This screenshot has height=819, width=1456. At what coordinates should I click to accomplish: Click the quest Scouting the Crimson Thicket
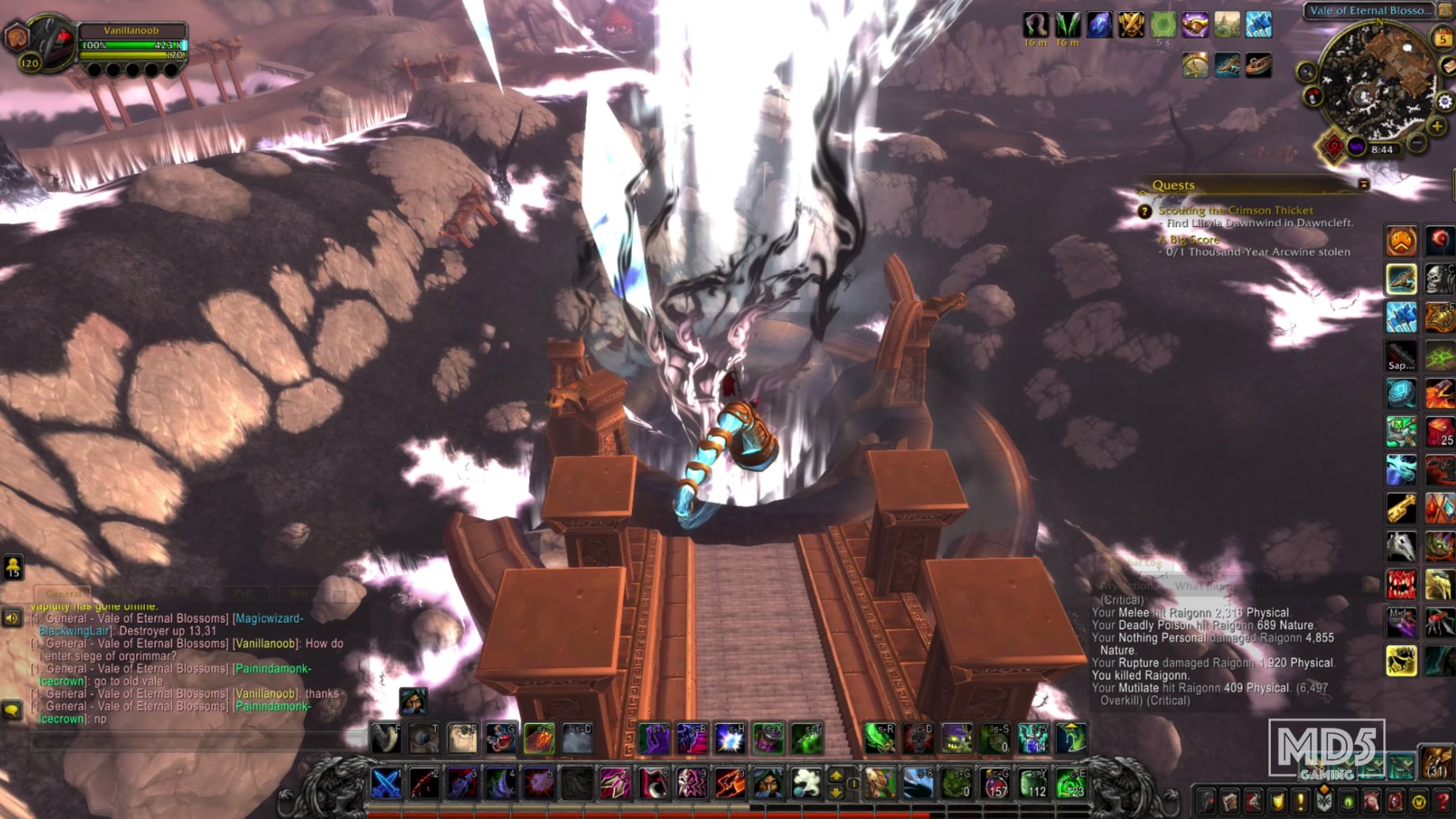point(1236,210)
